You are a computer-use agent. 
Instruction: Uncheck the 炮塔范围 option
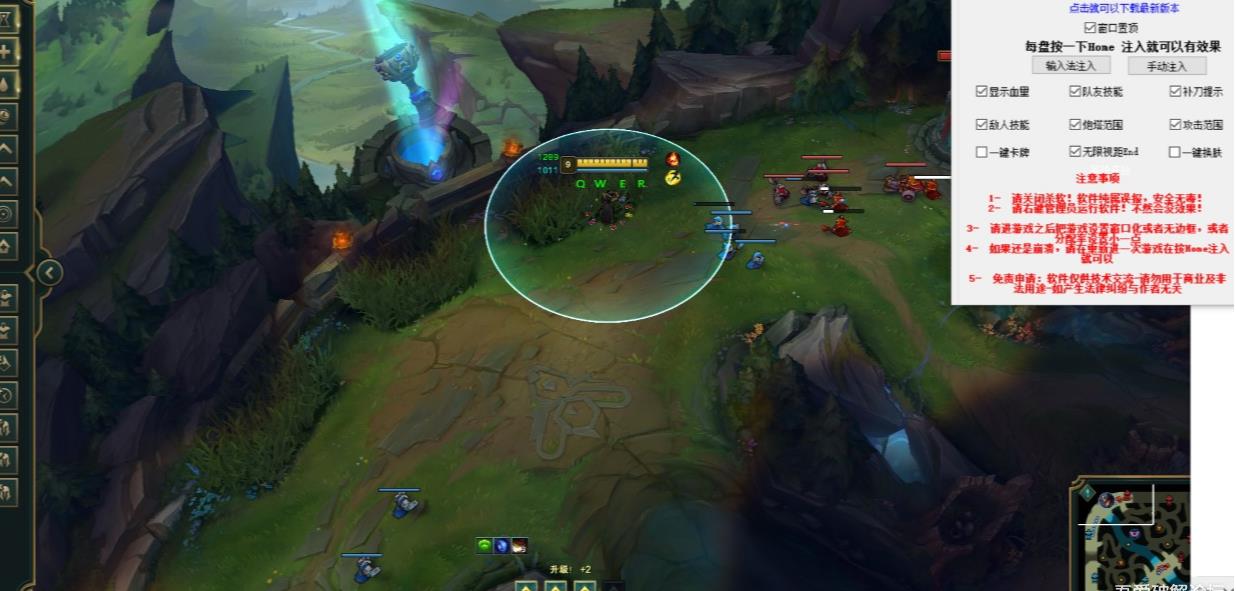(1075, 125)
